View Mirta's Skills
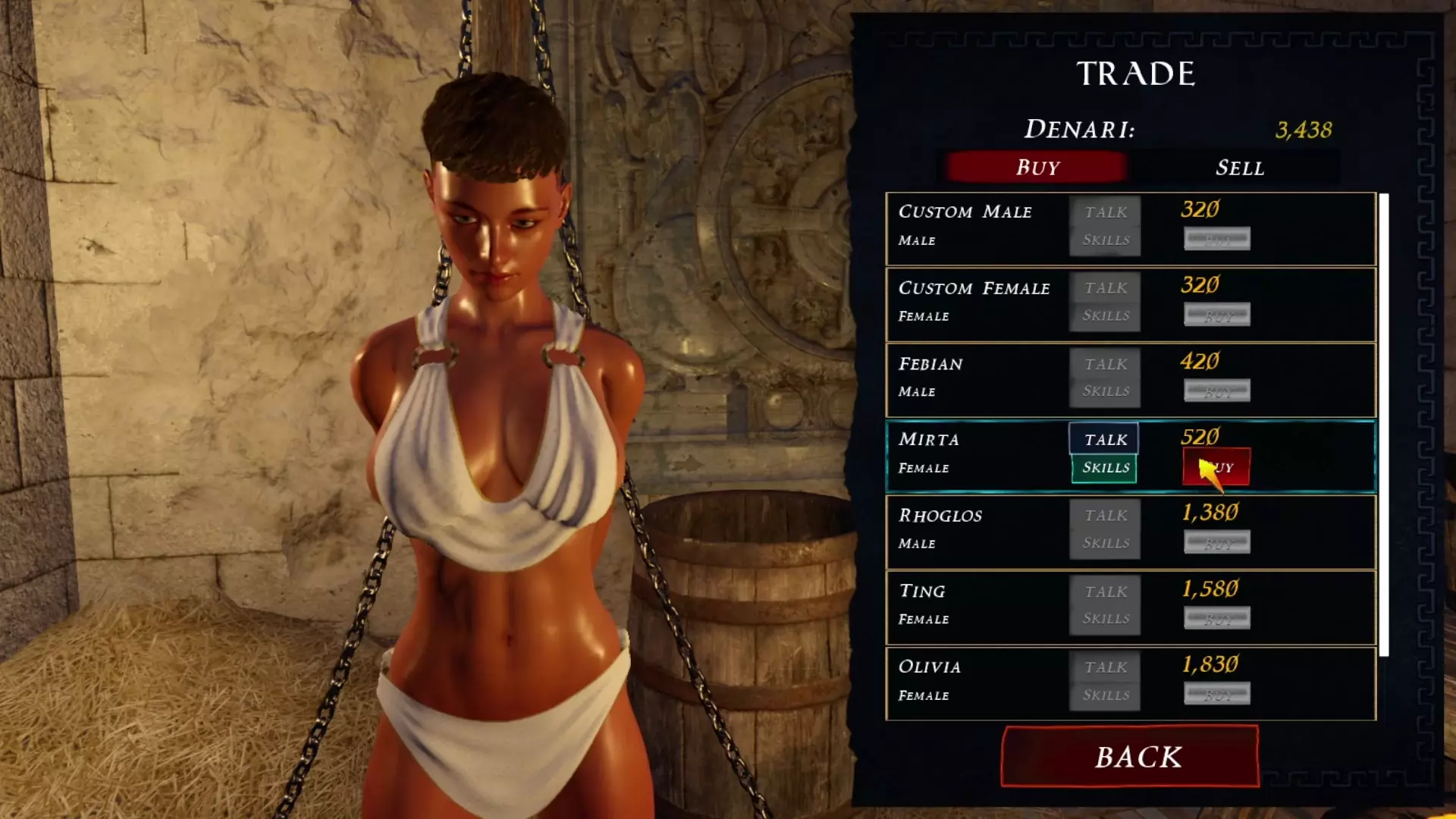The image size is (1456, 819). coord(1104,468)
